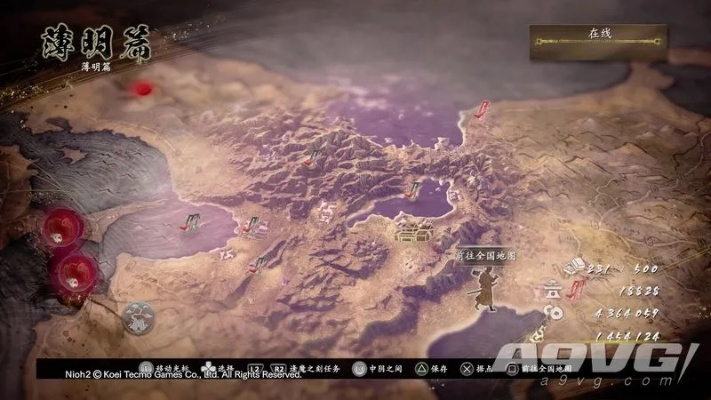This screenshot has height=400, width=711.
Task: Select the faint red glow marker below the title
Action: click(x=144, y=89)
